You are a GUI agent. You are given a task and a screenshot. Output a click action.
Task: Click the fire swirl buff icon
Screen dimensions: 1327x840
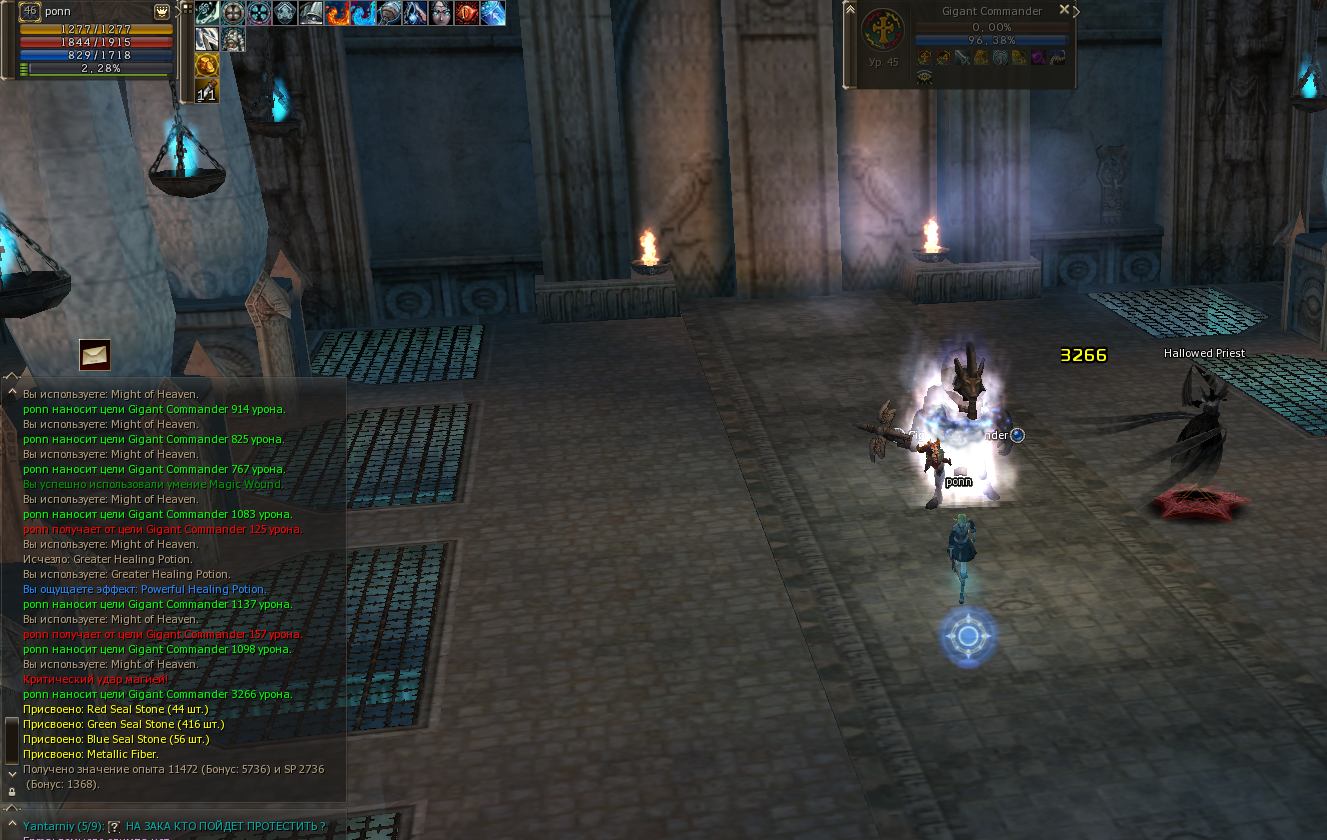click(x=337, y=13)
